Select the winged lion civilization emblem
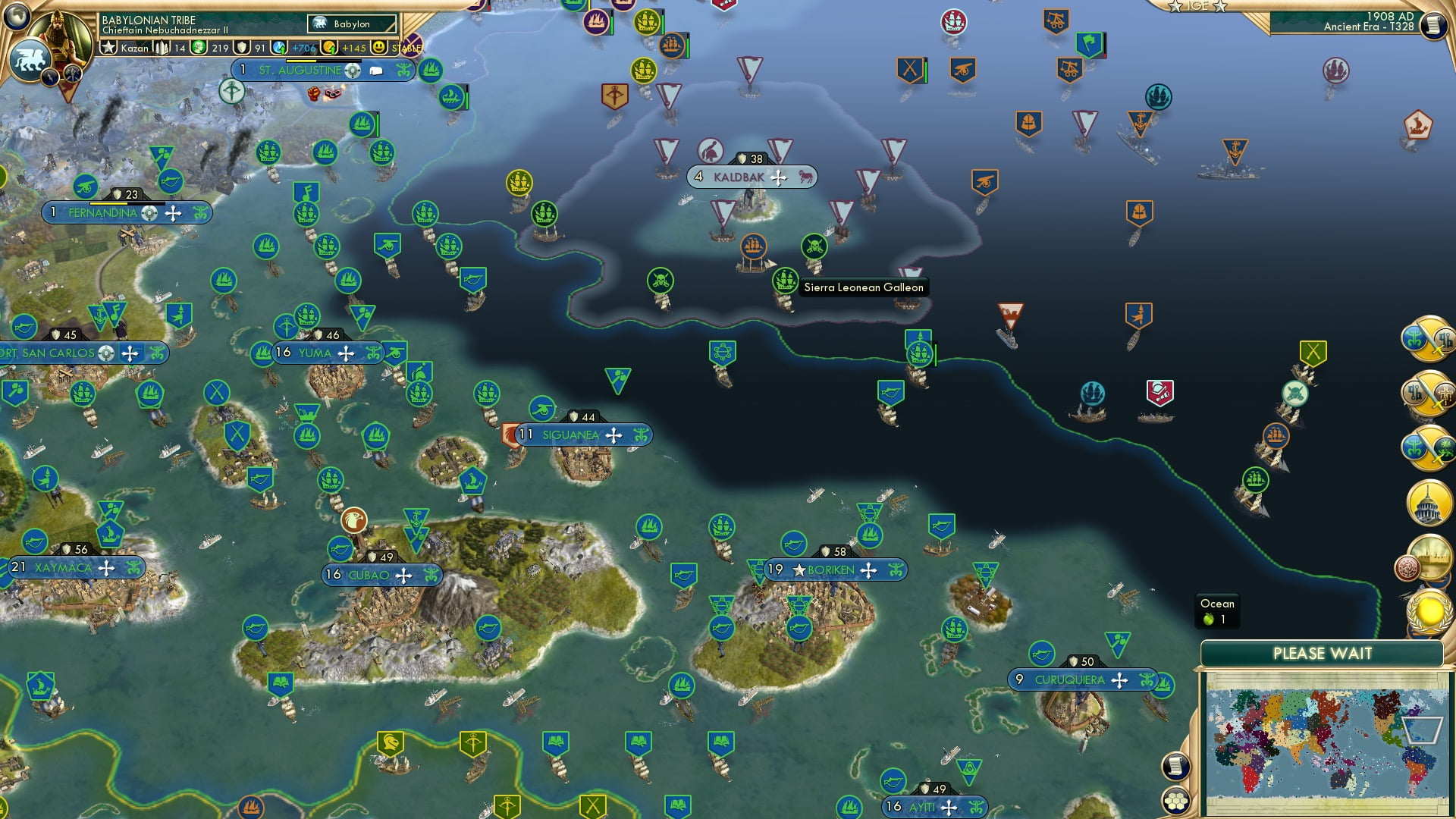Viewport: 1456px width, 819px height. click(30, 60)
